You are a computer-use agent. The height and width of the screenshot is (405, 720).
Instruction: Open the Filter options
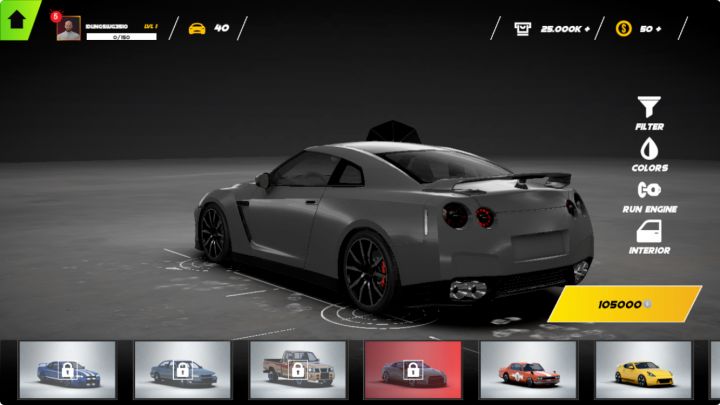[x=649, y=113]
